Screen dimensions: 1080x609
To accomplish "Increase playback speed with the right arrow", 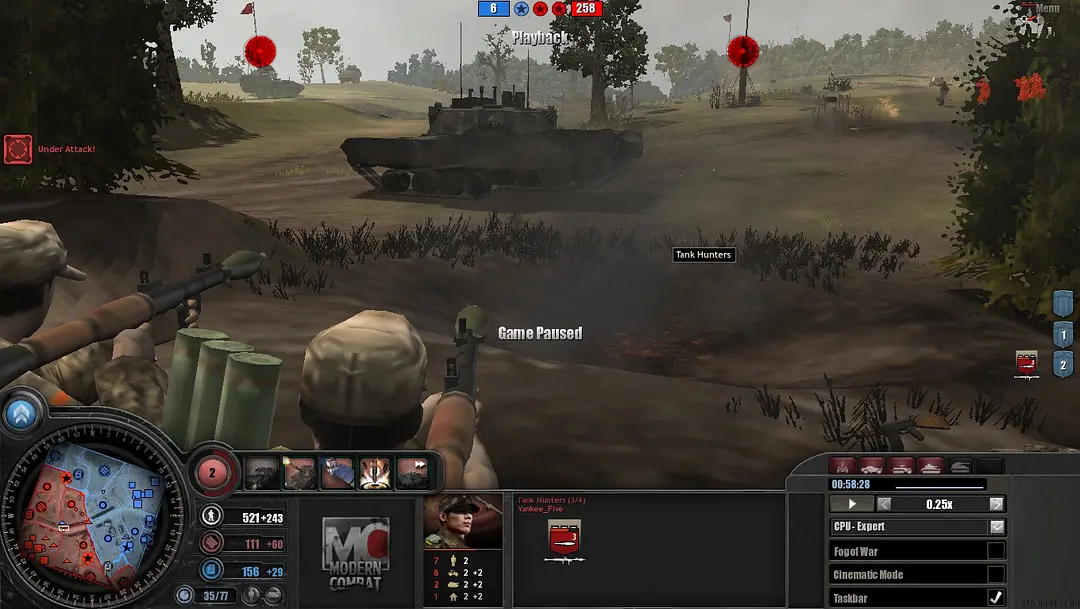I will 996,504.
